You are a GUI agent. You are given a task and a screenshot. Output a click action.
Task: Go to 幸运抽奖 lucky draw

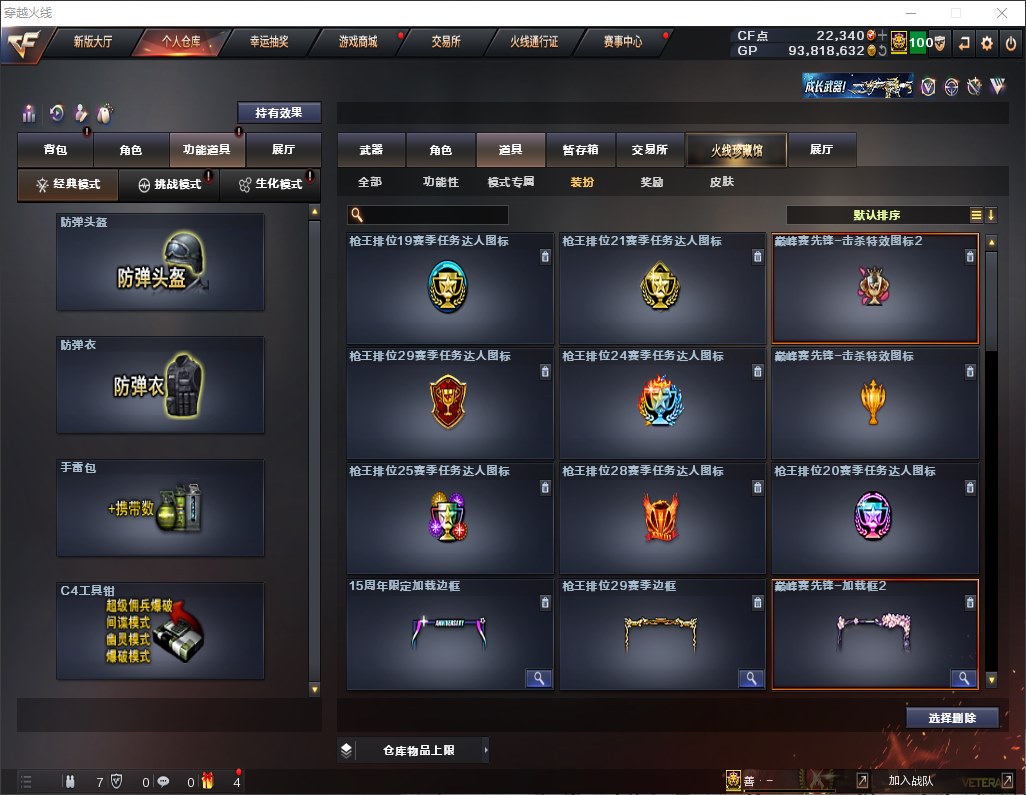point(267,42)
